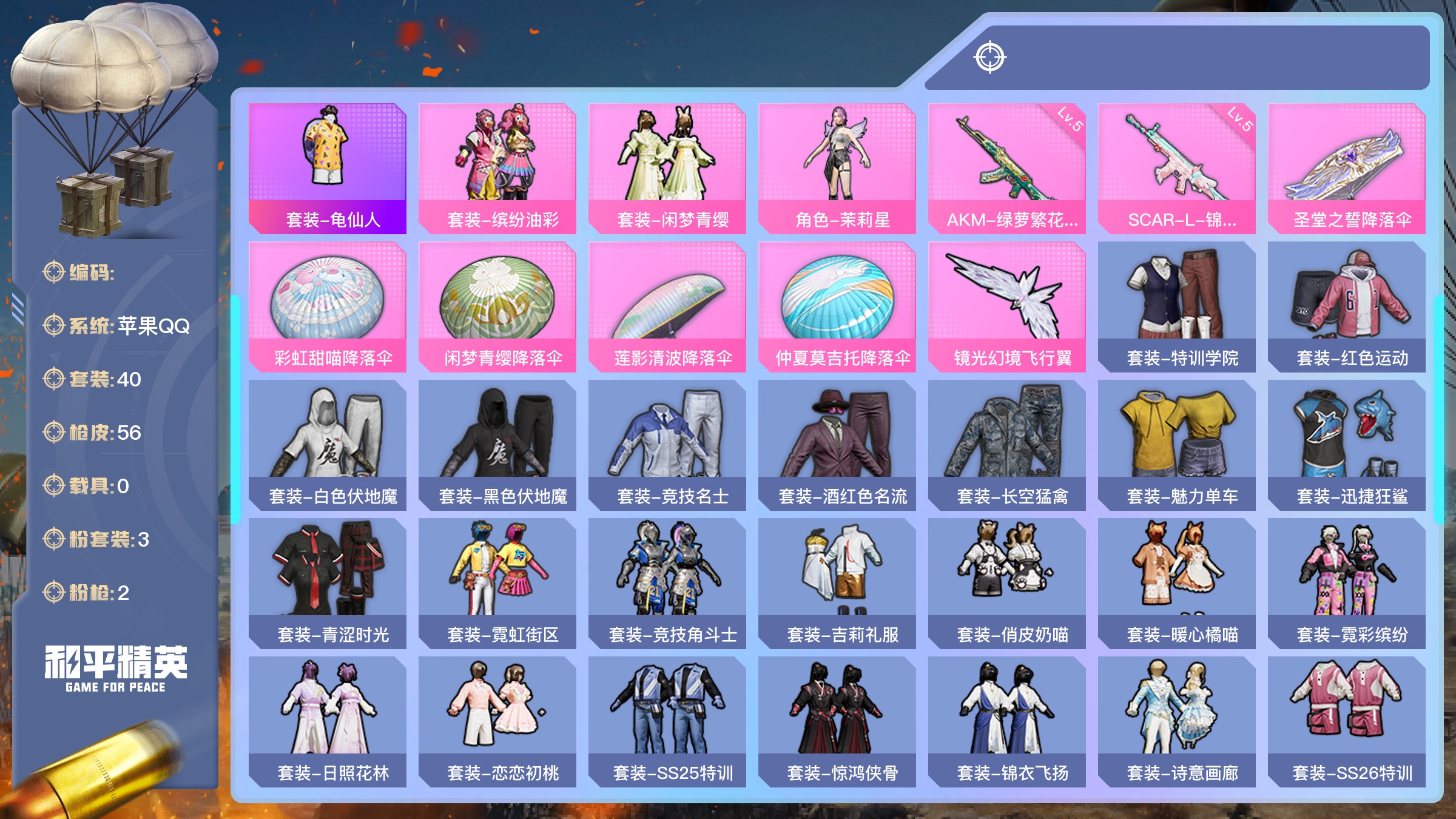Choose the 套装-暖心橘喵 outfit
This screenshot has width=1456, height=819.
click(x=1177, y=583)
